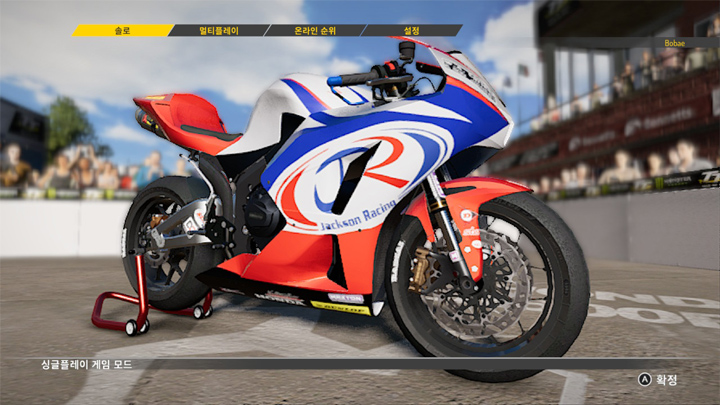Switch to the 멀티플레이 tab

coord(219,31)
